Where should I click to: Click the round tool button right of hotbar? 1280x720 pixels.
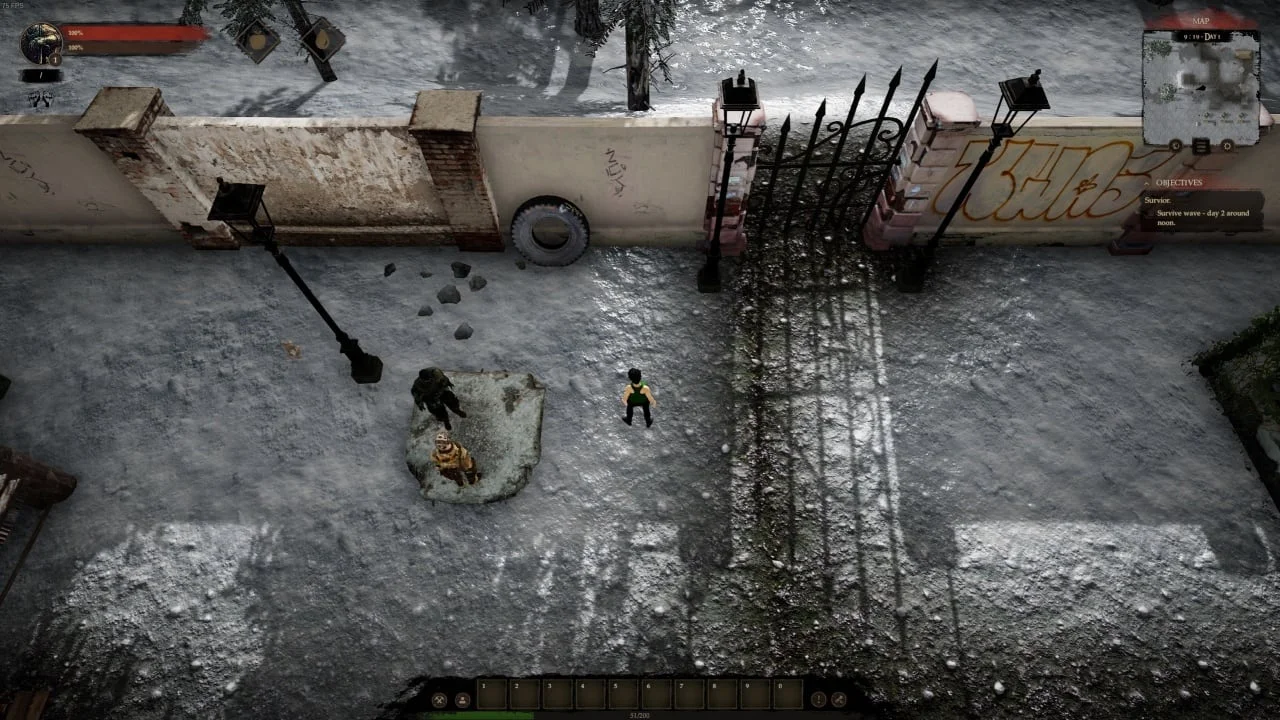click(840, 699)
